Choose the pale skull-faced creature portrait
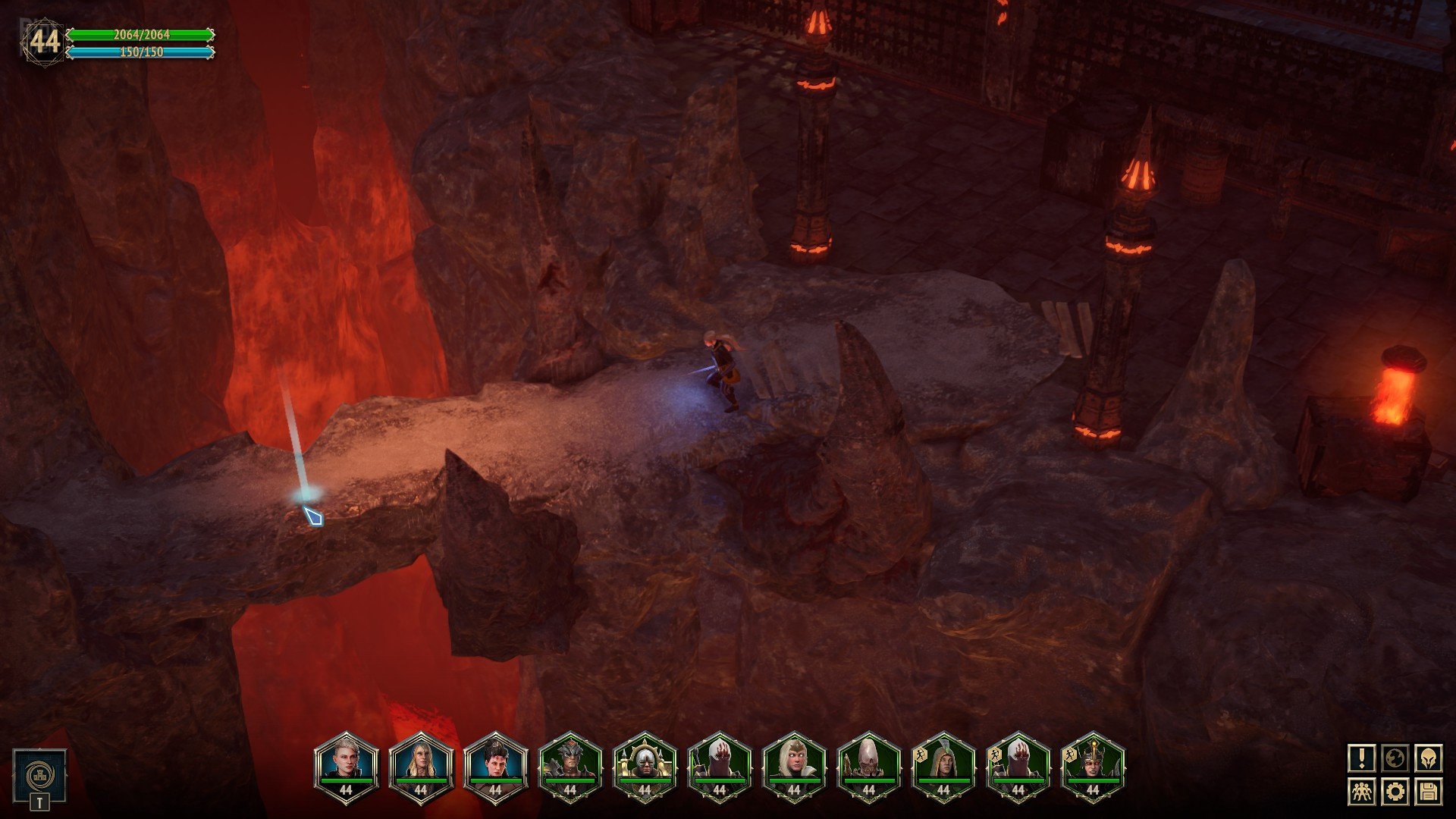Screen dimensions: 1456x819 coord(868,765)
